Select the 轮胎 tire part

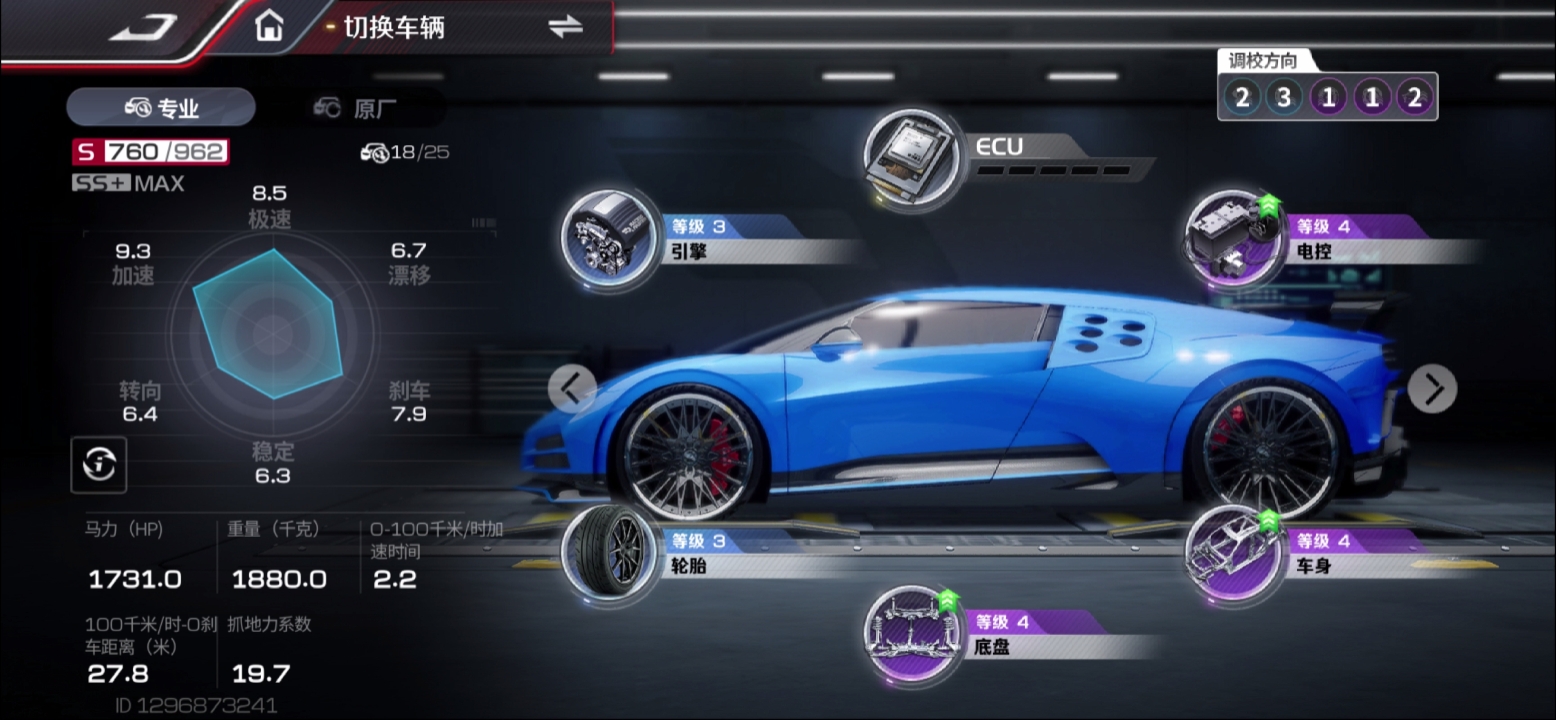tap(607, 552)
